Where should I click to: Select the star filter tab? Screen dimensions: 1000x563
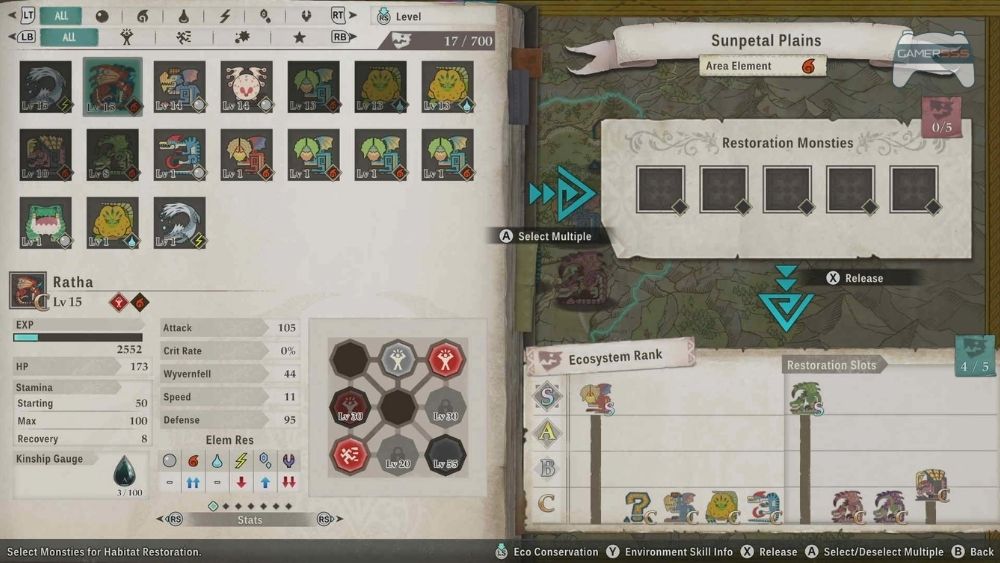click(299, 37)
